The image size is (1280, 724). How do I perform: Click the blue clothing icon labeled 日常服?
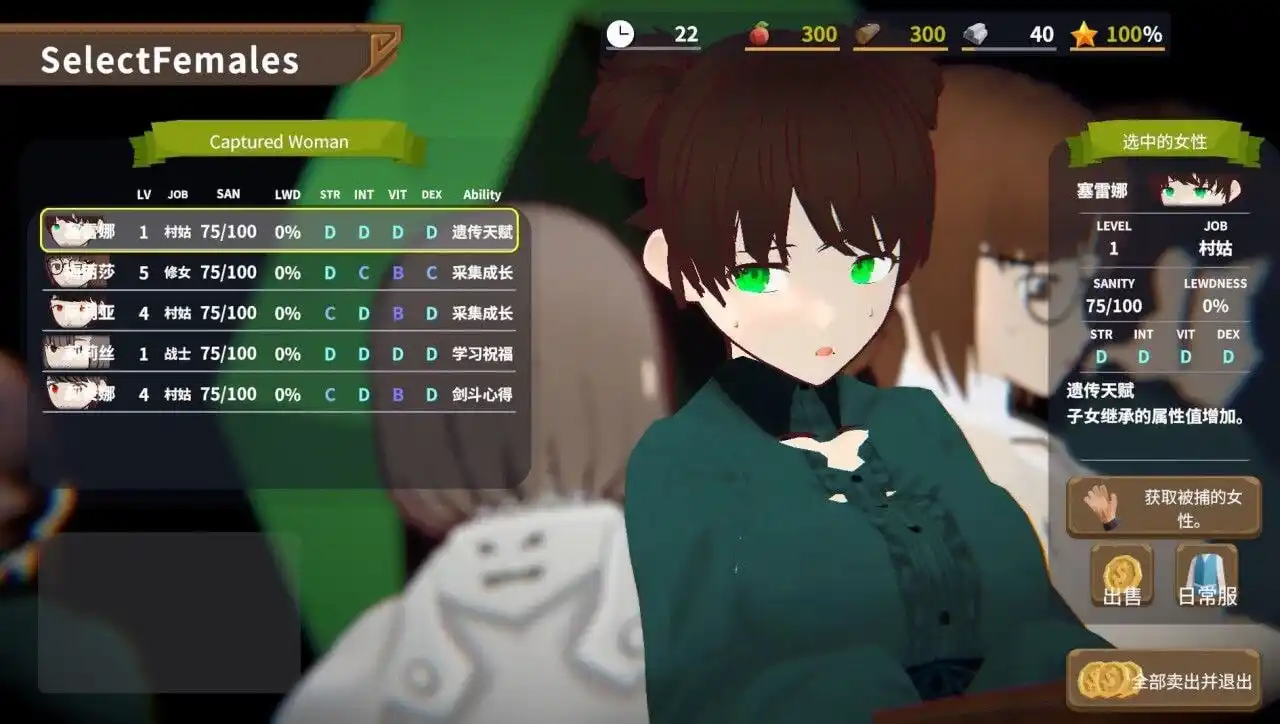(x=1205, y=573)
